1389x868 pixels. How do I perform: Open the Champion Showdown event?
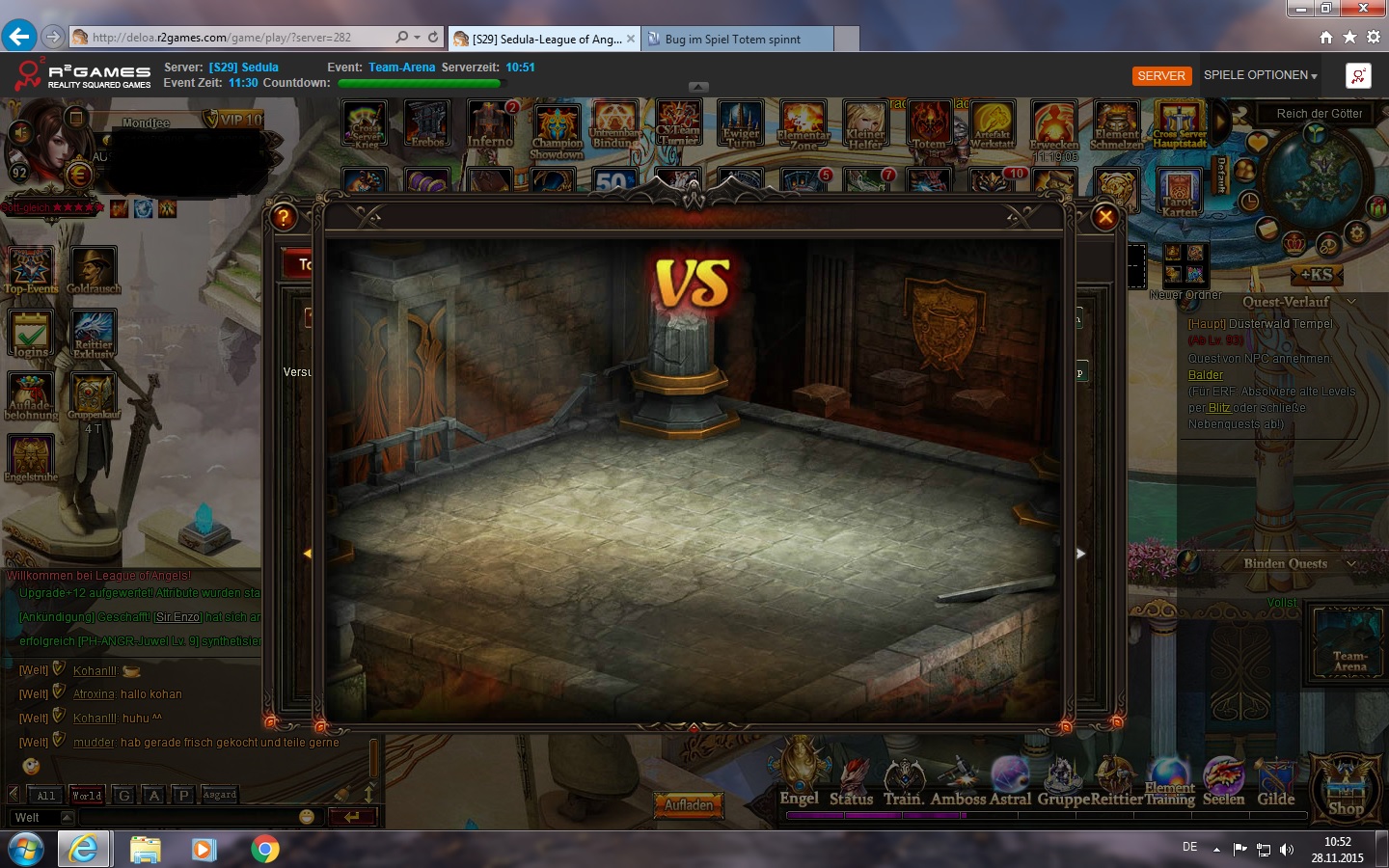(557, 128)
